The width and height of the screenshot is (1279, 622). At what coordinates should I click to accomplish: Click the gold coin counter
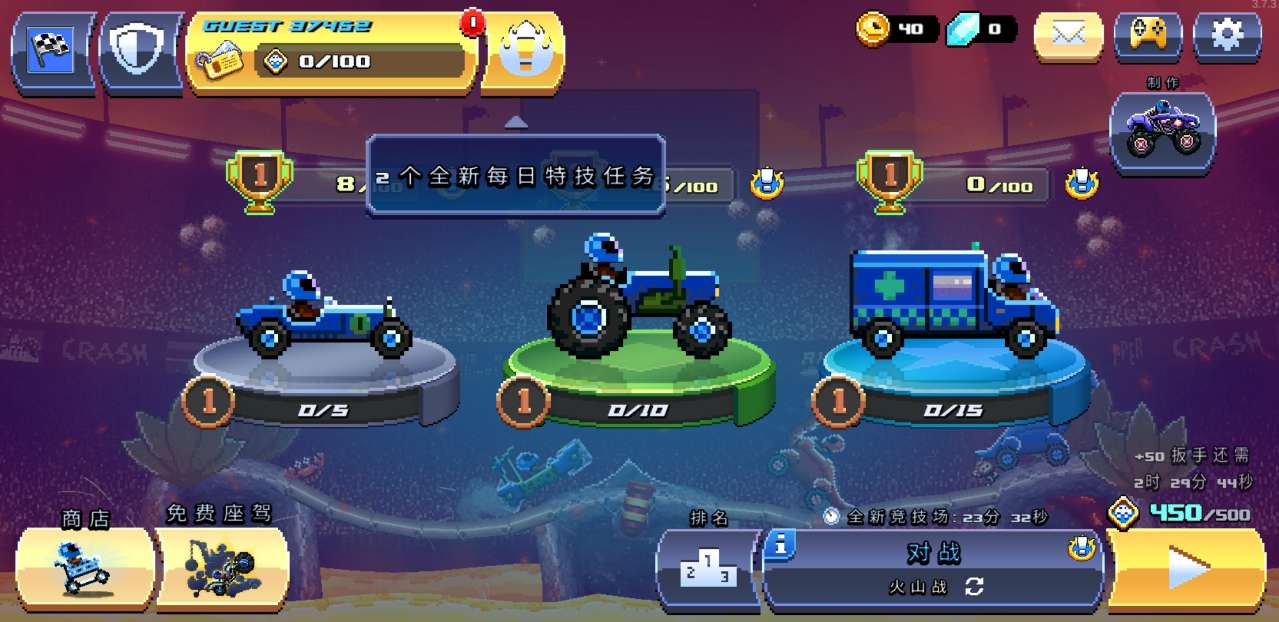896,29
